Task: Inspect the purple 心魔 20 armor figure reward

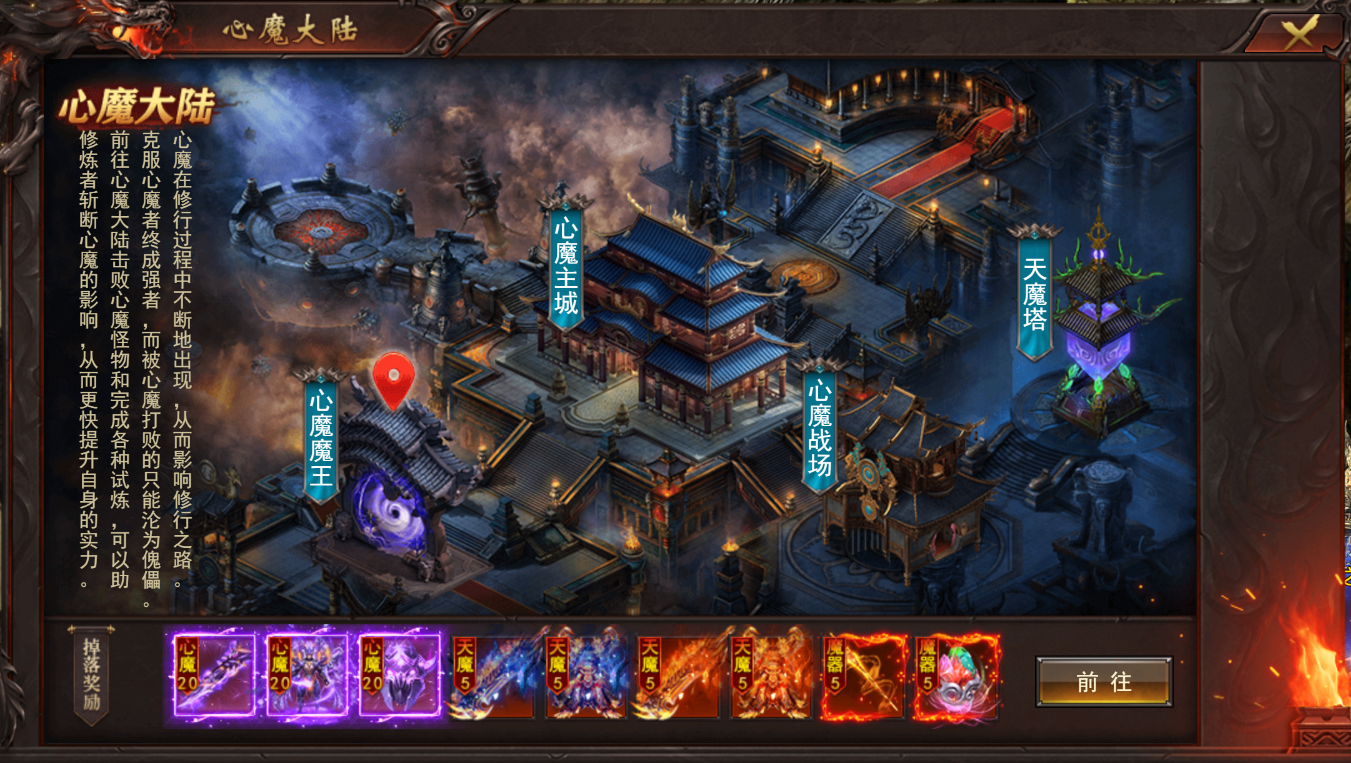Action: coord(307,675)
